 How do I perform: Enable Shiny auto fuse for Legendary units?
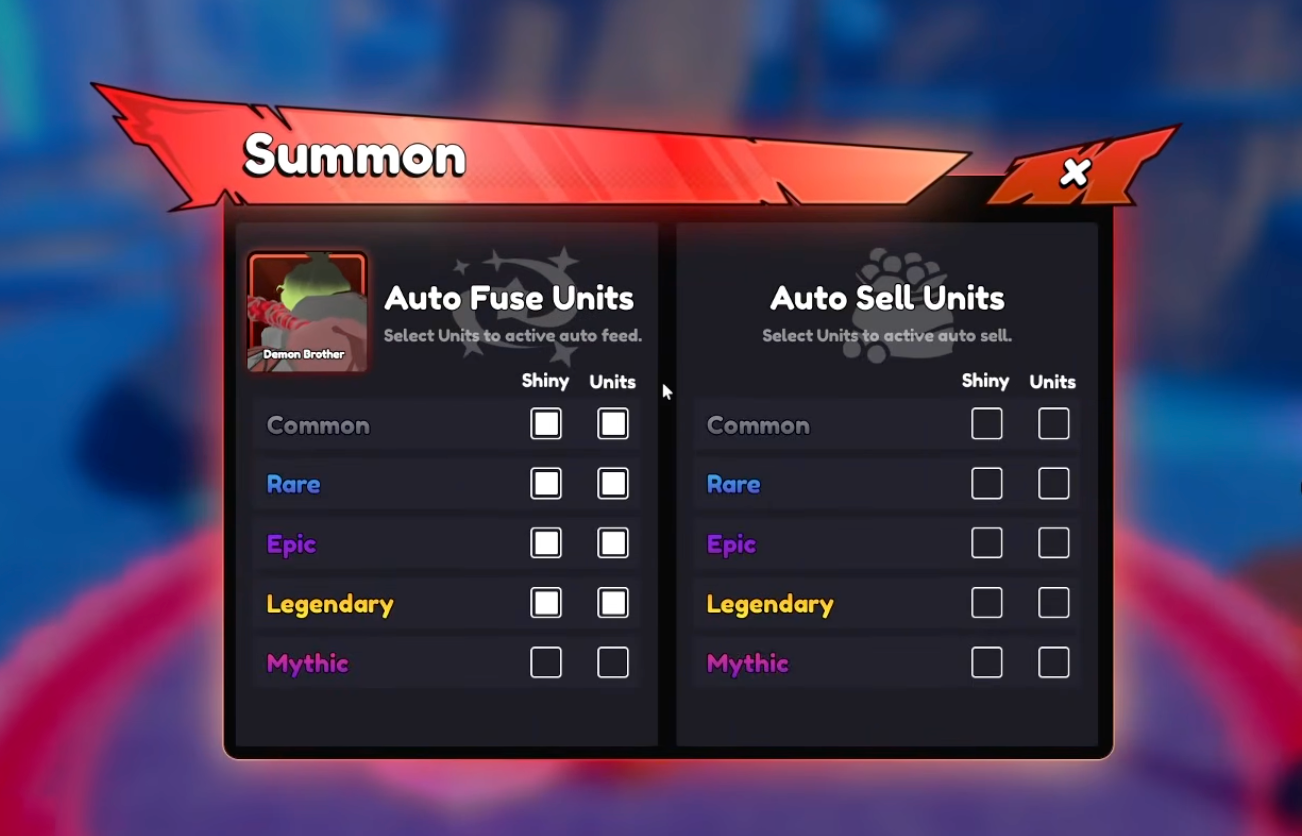[x=545, y=603]
